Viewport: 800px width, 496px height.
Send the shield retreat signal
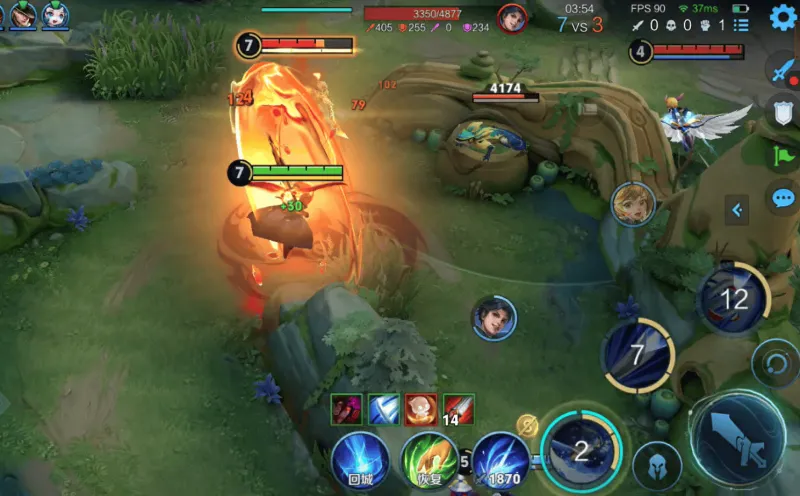783,112
